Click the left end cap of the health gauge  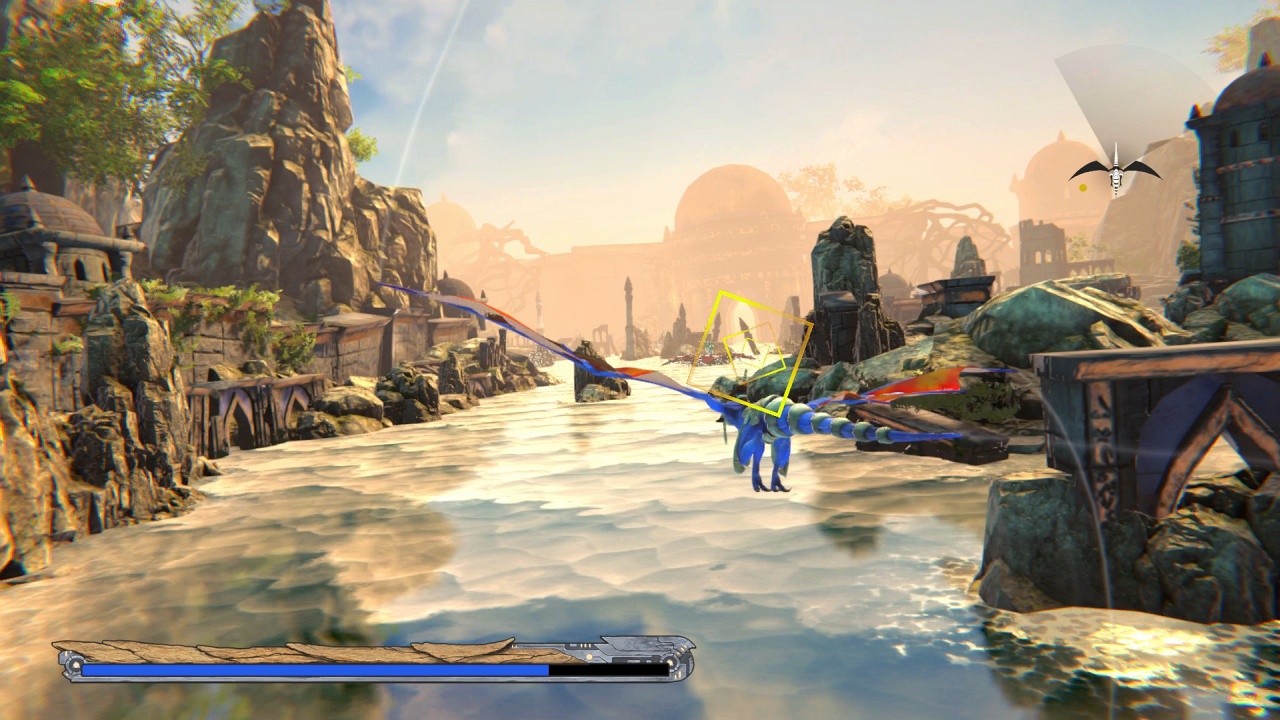click(x=72, y=665)
